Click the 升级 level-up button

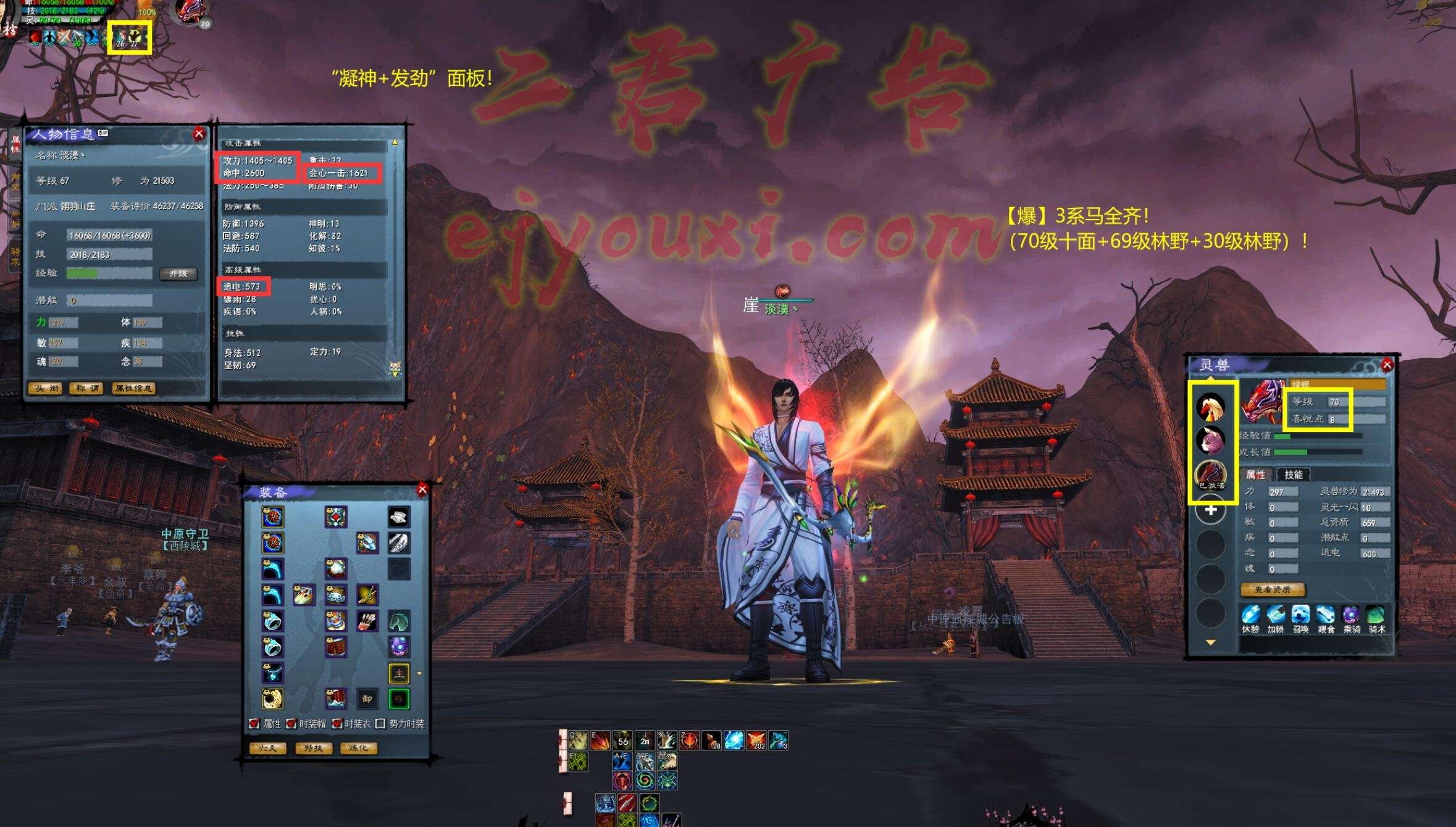[x=178, y=273]
